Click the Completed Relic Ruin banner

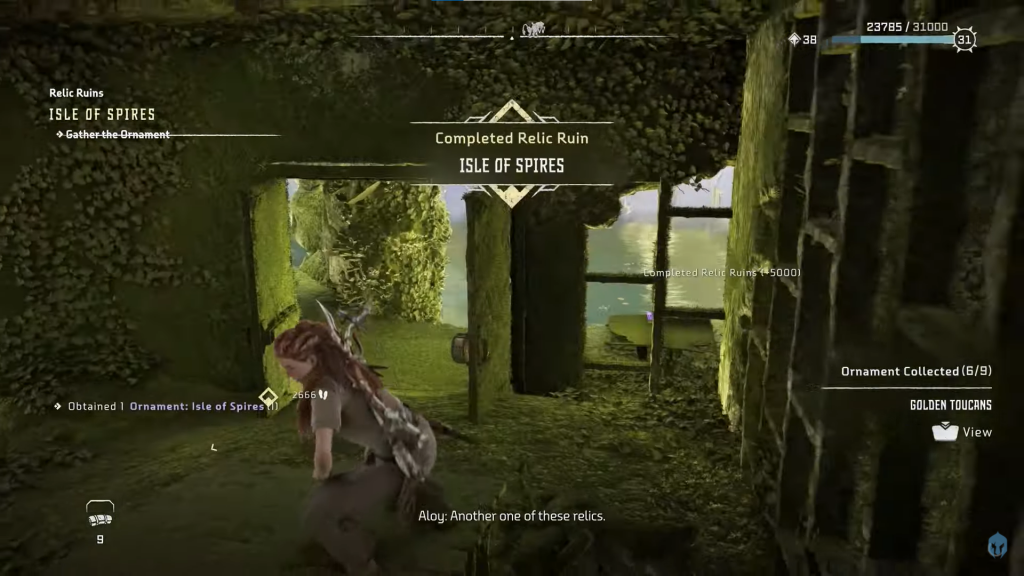coord(511,152)
